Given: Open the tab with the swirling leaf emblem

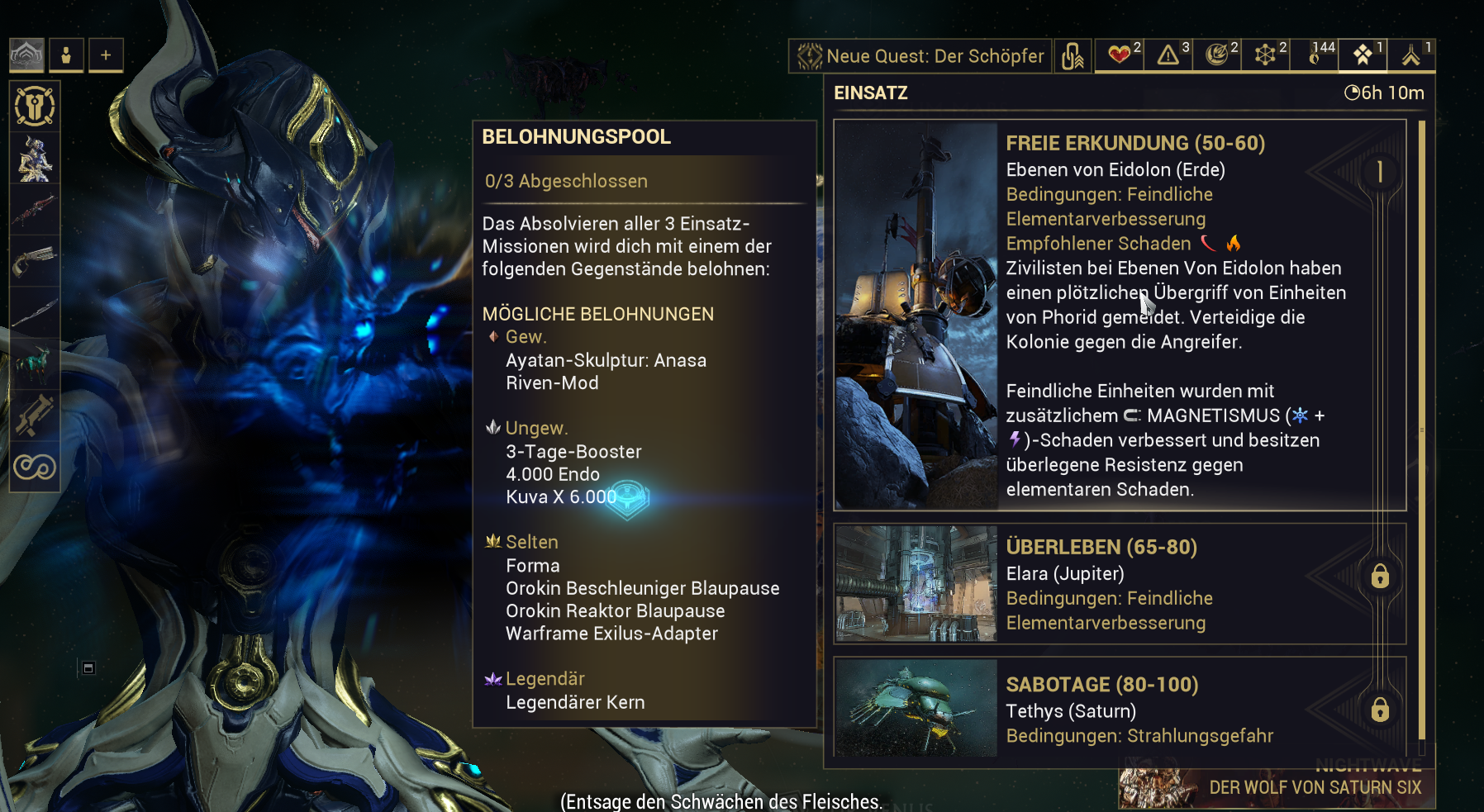Looking at the screenshot, I should [x=1217, y=55].
